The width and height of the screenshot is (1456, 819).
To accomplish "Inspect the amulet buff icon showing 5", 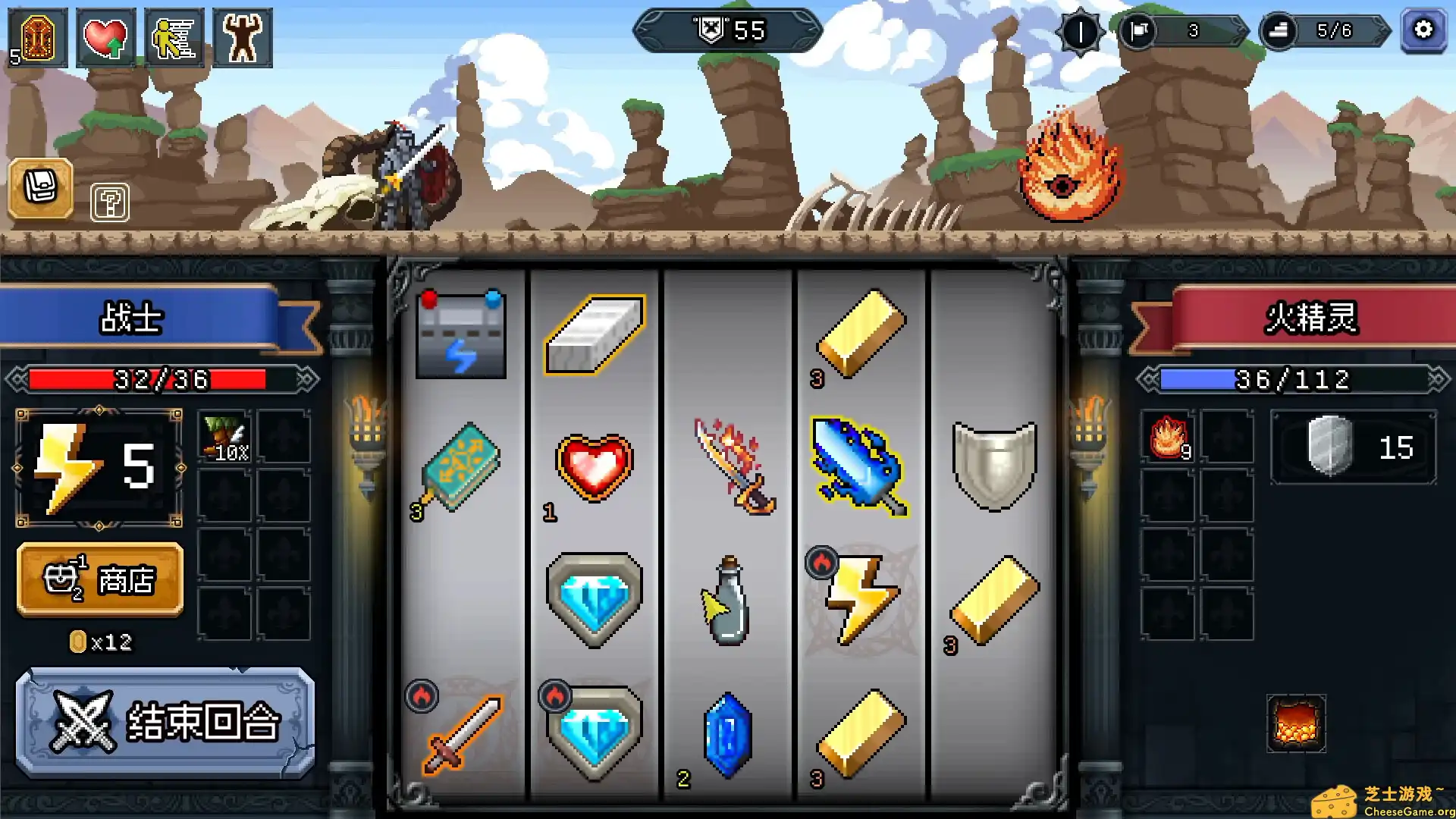I will pos(36,35).
